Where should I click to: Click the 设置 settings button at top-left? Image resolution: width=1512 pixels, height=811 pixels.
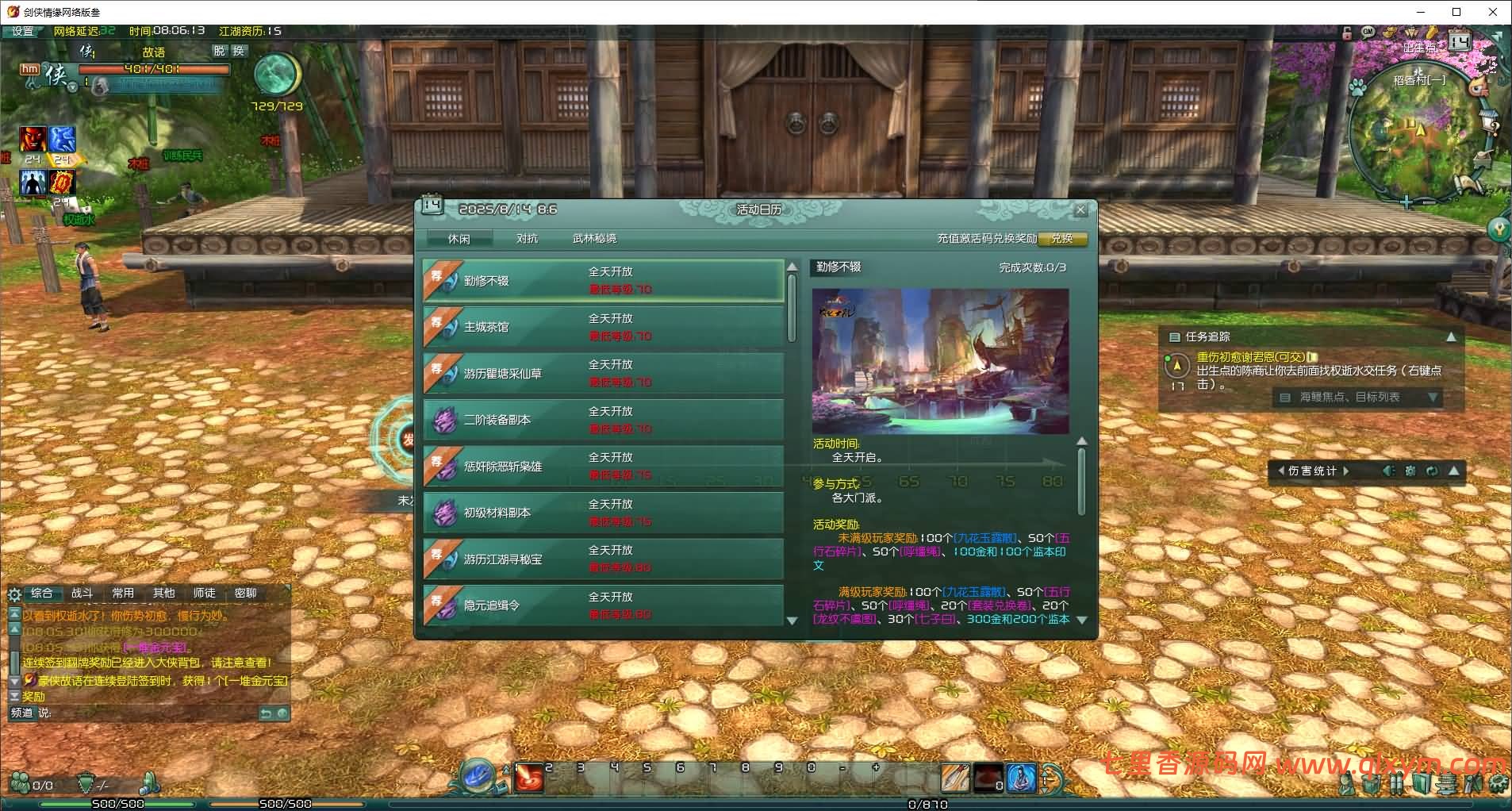point(22,33)
